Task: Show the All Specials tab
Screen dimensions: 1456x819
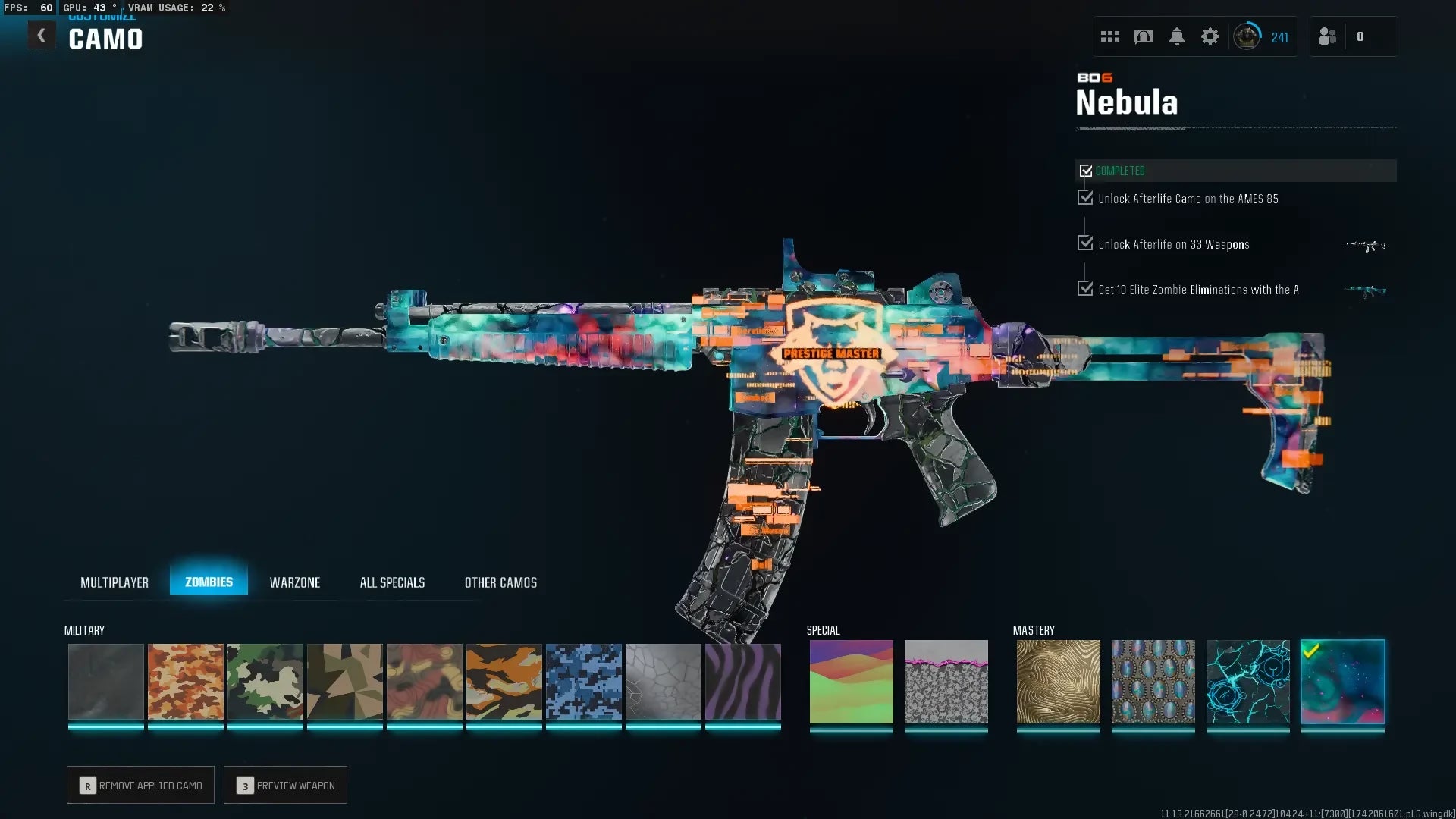Action: click(392, 582)
